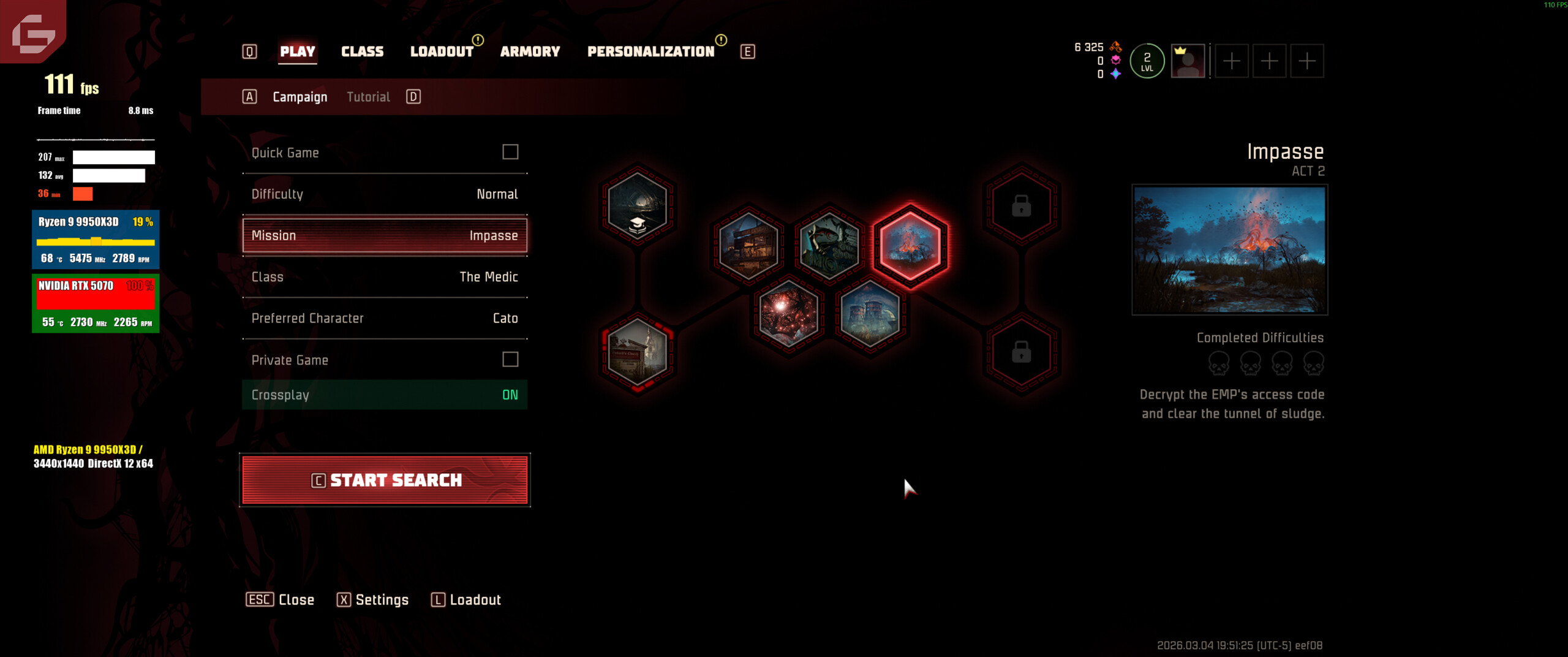Change the Difficulty setting row
This screenshot has width=1568, height=657.
coord(385,194)
